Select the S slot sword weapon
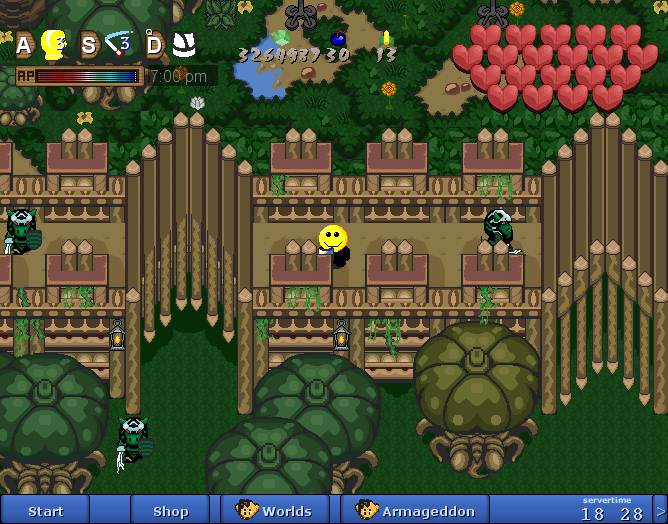668x524 pixels. [x=119, y=44]
